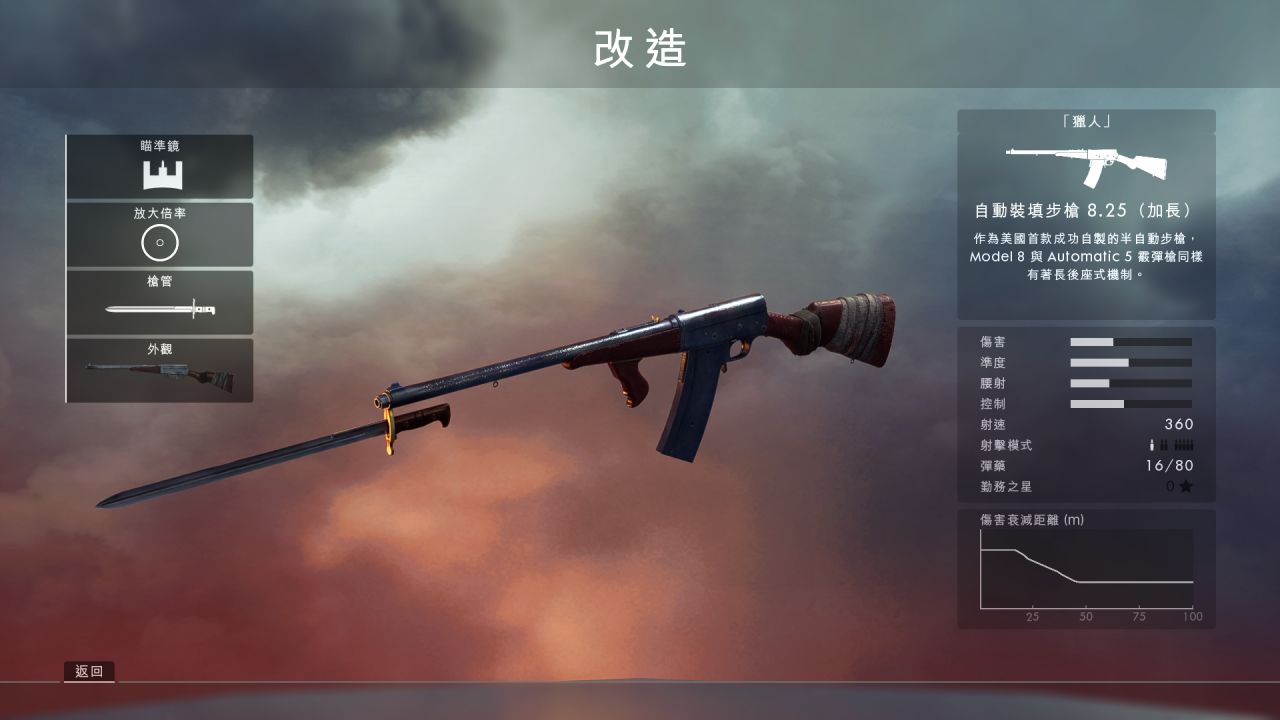Screen dimensions: 1280x720
Task: Click the 傷害 damage stat bar
Action: point(1130,341)
